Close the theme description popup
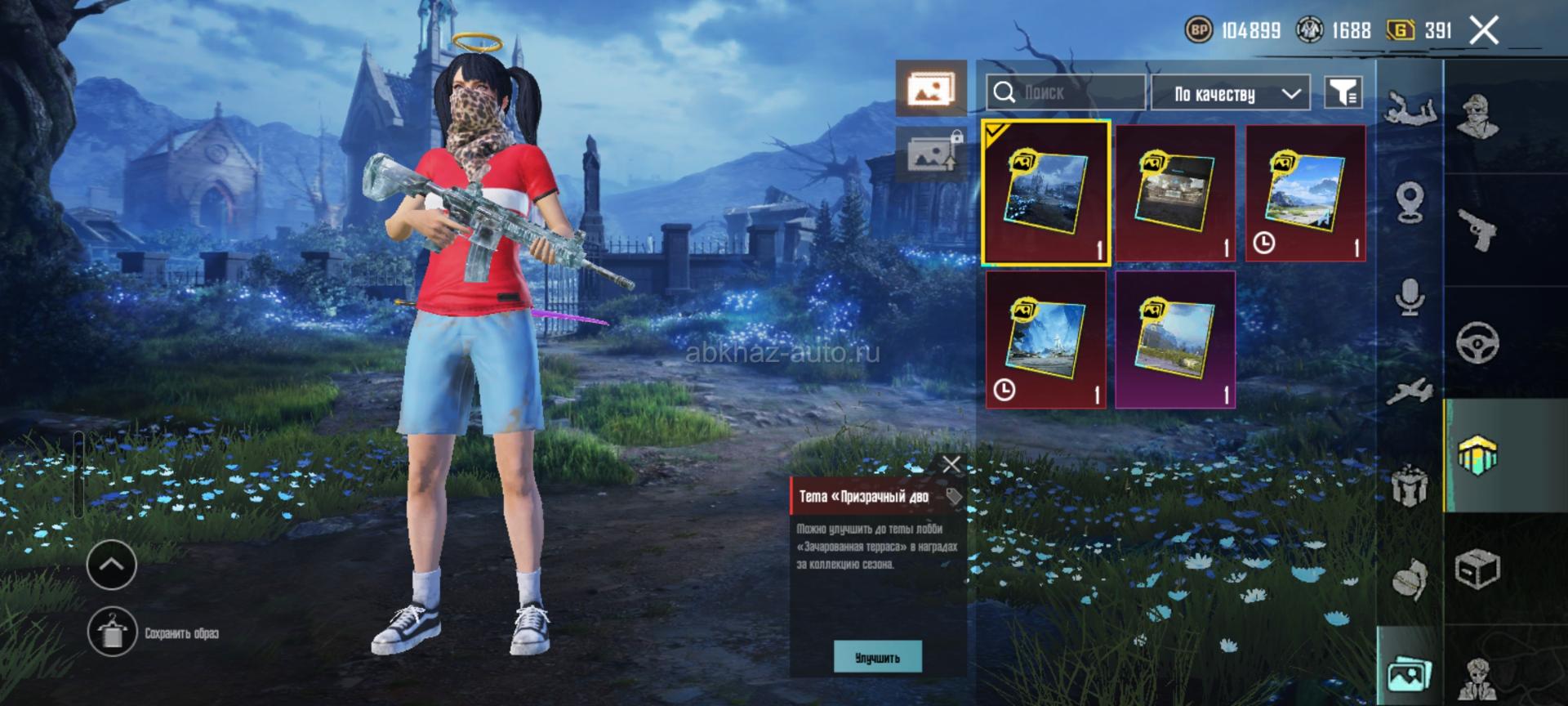1568x706 pixels. tap(951, 465)
